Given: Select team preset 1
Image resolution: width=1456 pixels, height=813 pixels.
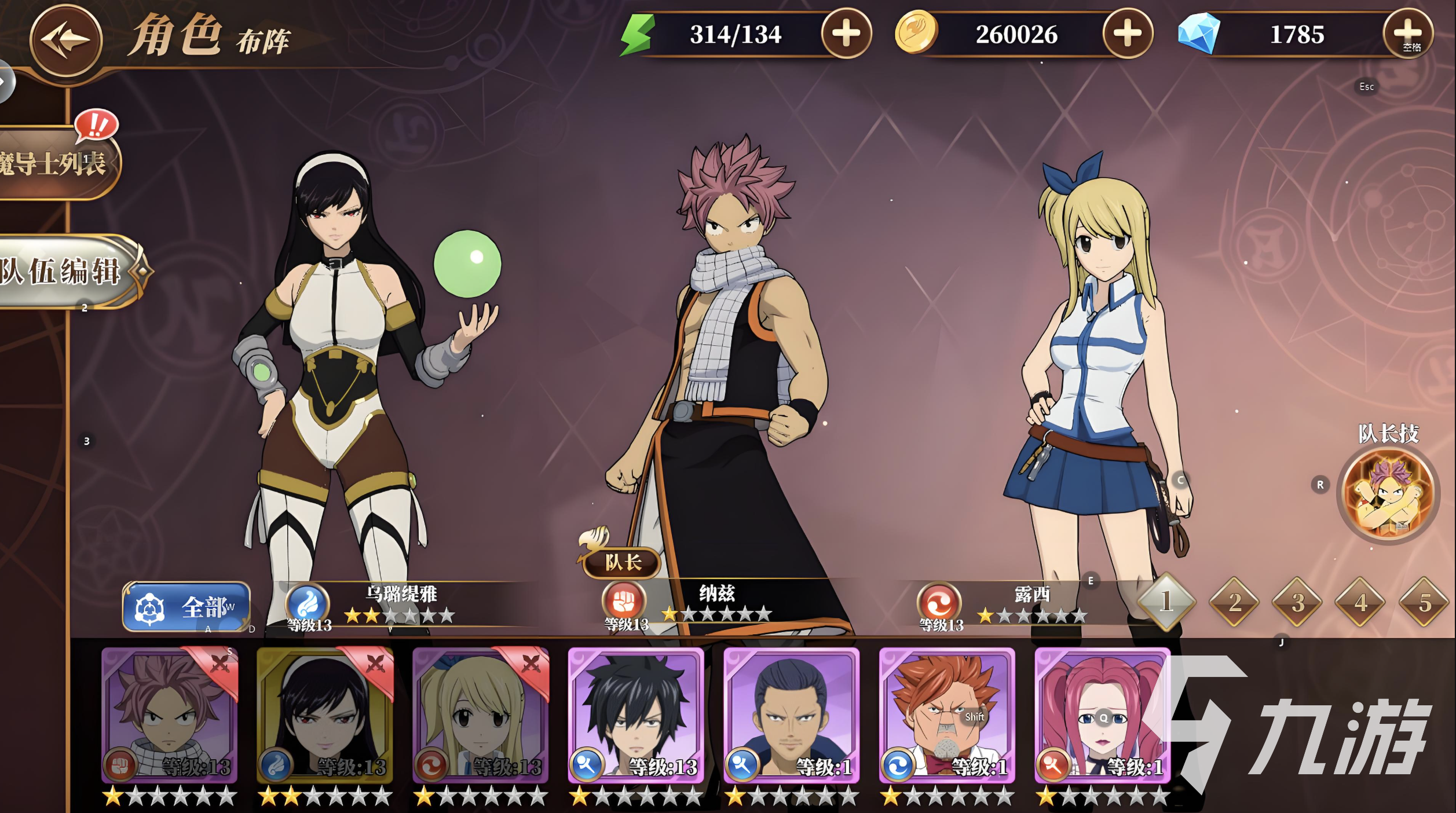Looking at the screenshot, I should (x=1166, y=602).
